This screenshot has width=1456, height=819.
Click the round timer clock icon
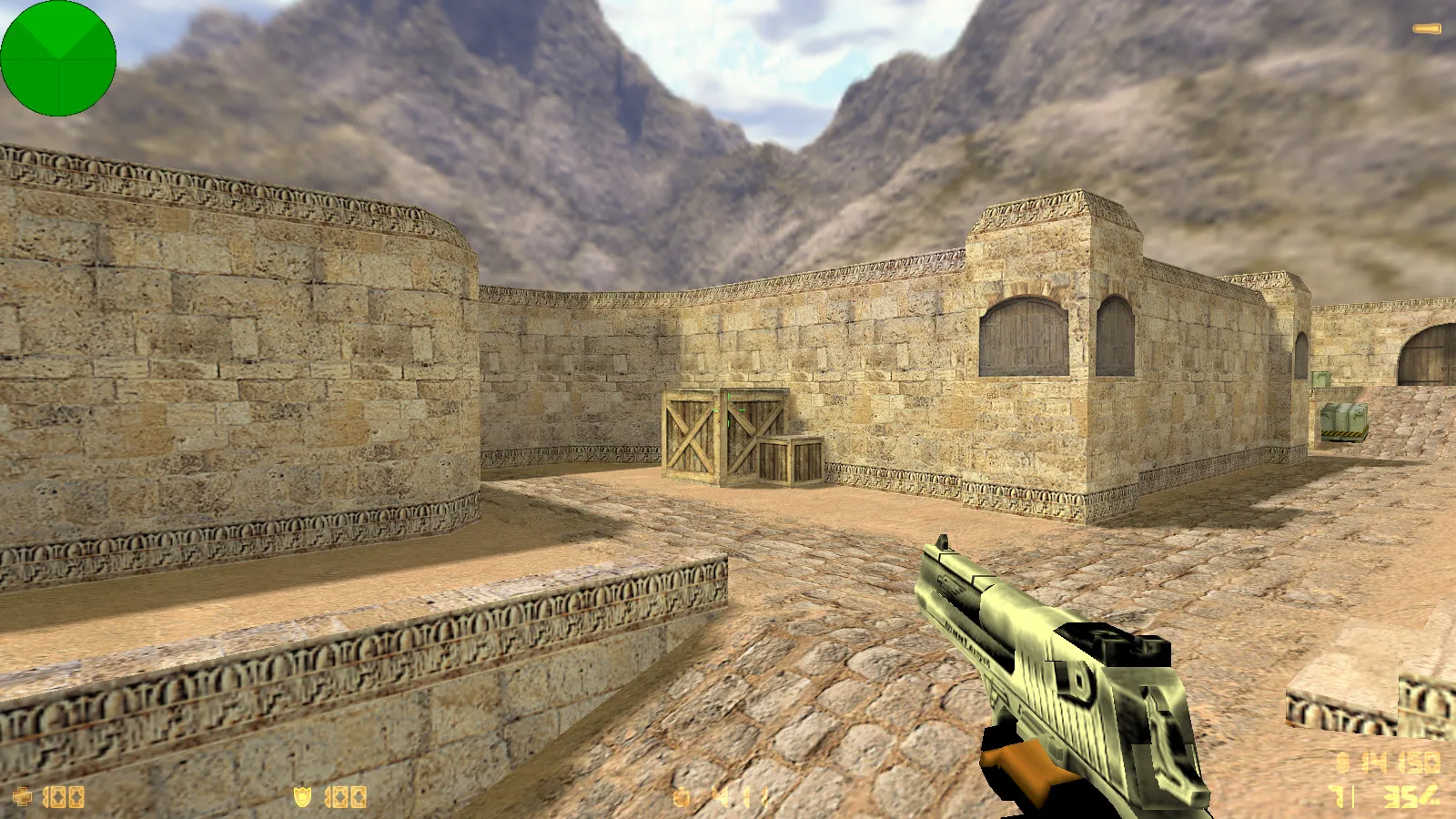click(x=682, y=796)
